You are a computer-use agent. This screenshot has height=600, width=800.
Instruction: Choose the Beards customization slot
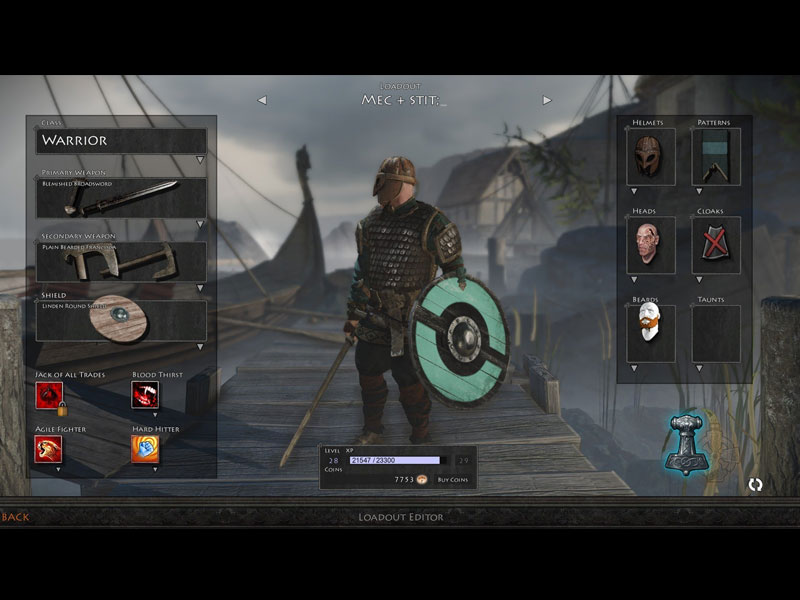(x=651, y=333)
